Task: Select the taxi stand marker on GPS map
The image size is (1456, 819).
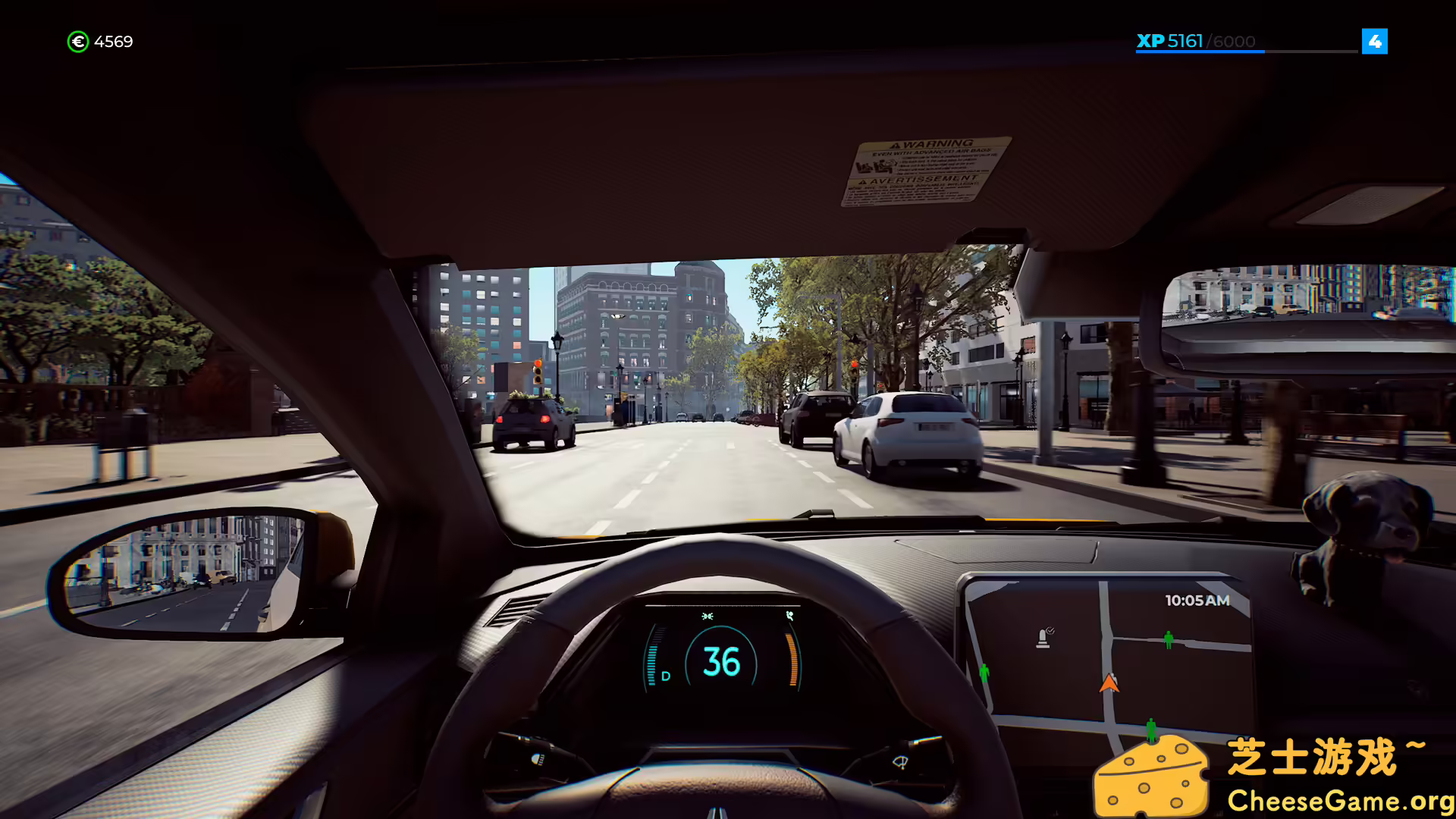Action: point(1043,639)
